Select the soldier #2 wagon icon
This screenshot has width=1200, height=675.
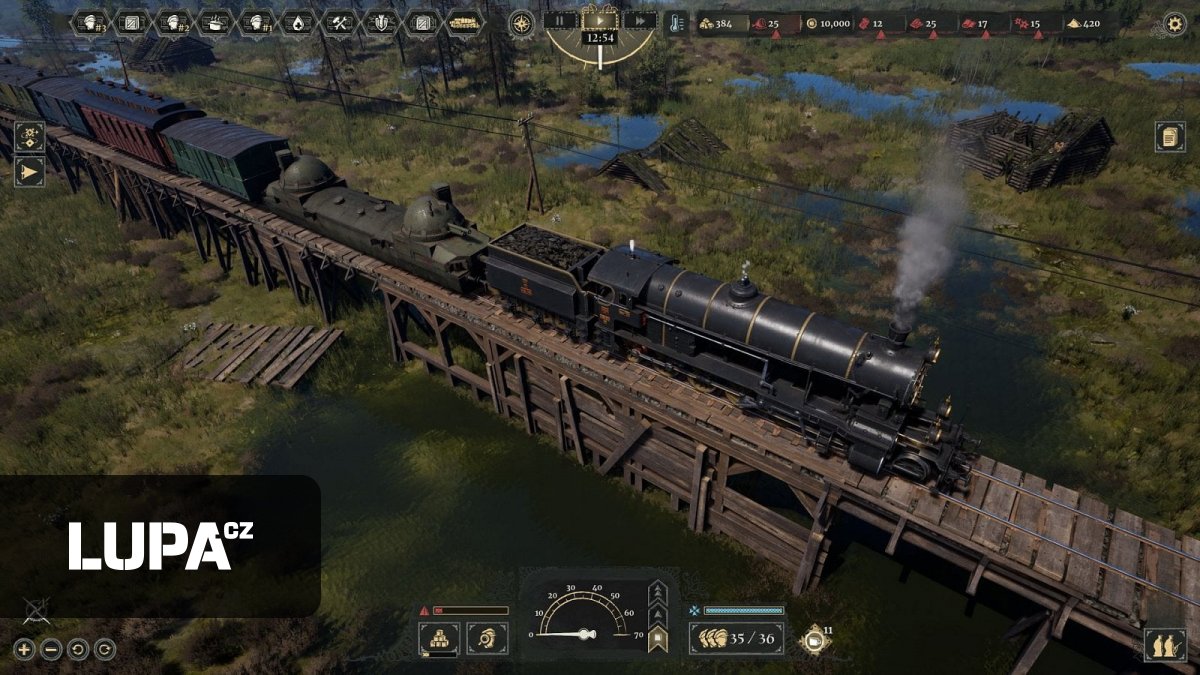(x=174, y=22)
